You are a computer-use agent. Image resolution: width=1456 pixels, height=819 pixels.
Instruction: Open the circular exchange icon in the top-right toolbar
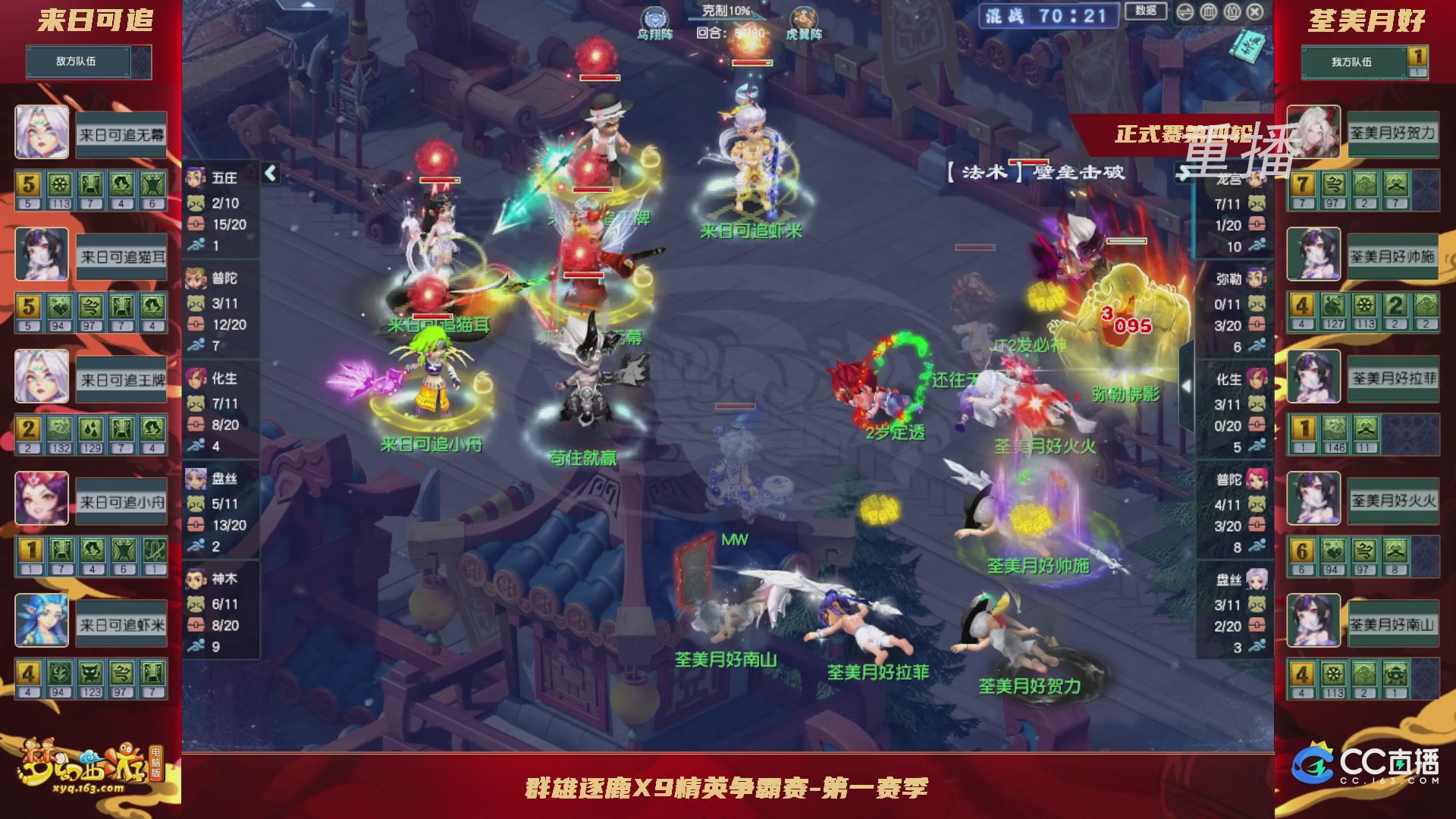pos(1185,12)
